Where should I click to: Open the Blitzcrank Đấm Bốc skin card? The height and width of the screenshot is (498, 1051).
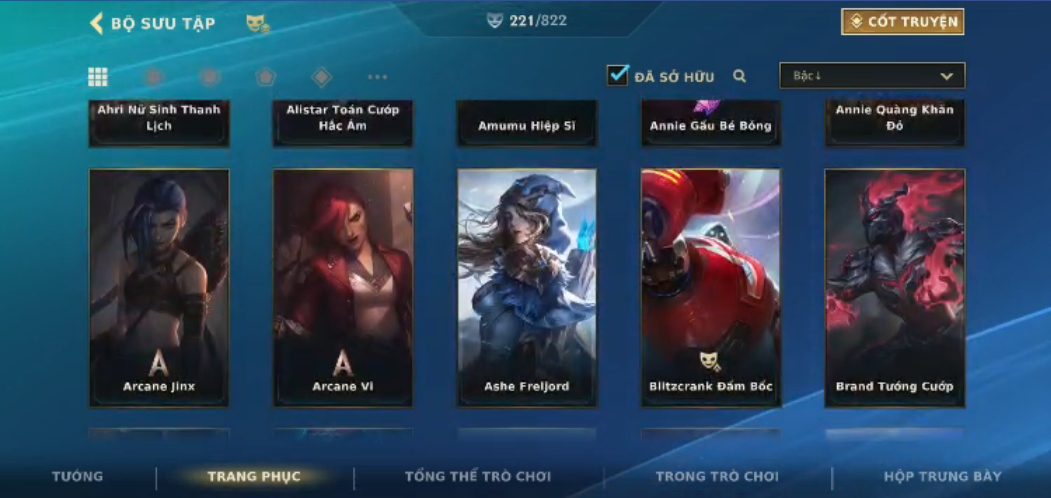(711, 287)
